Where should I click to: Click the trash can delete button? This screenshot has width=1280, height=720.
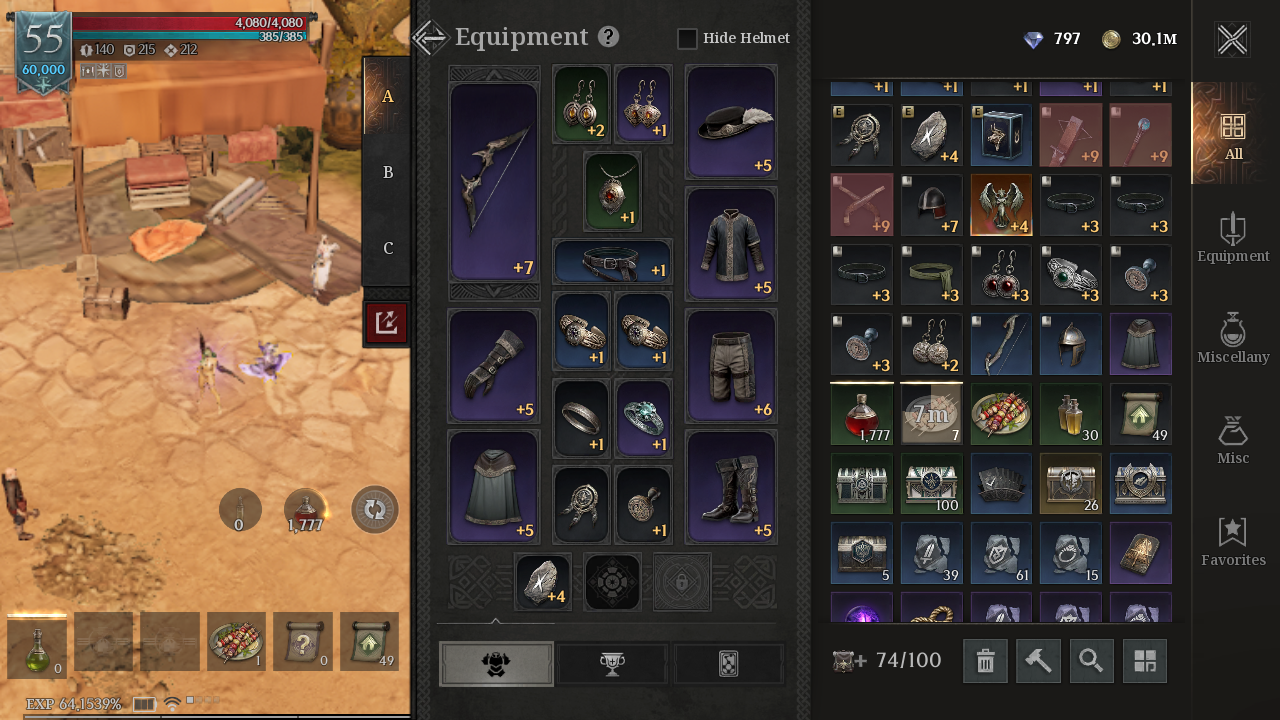click(x=985, y=661)
